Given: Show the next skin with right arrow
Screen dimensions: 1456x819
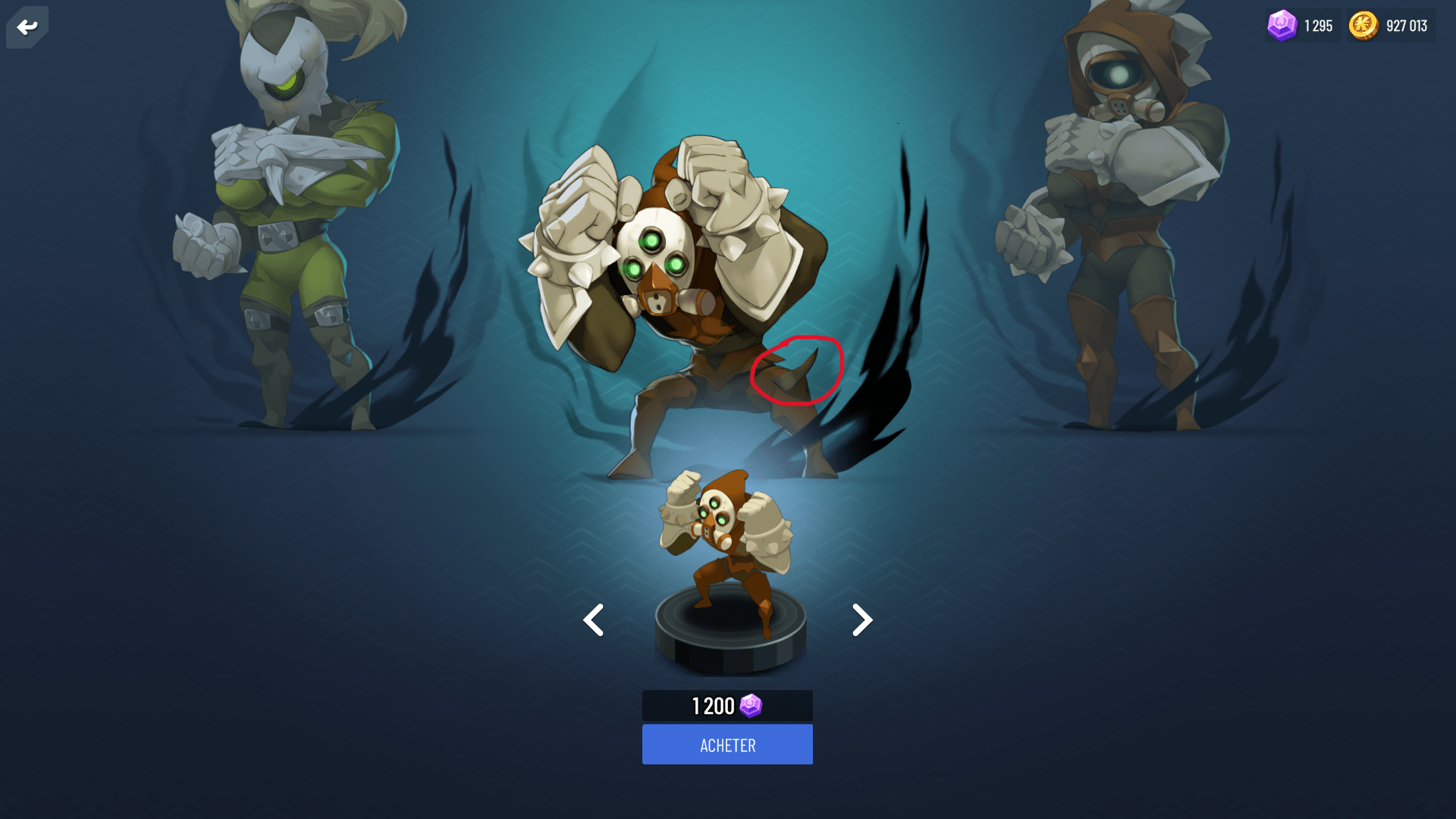Looking at the screenshot, I should tap(861, 620).
